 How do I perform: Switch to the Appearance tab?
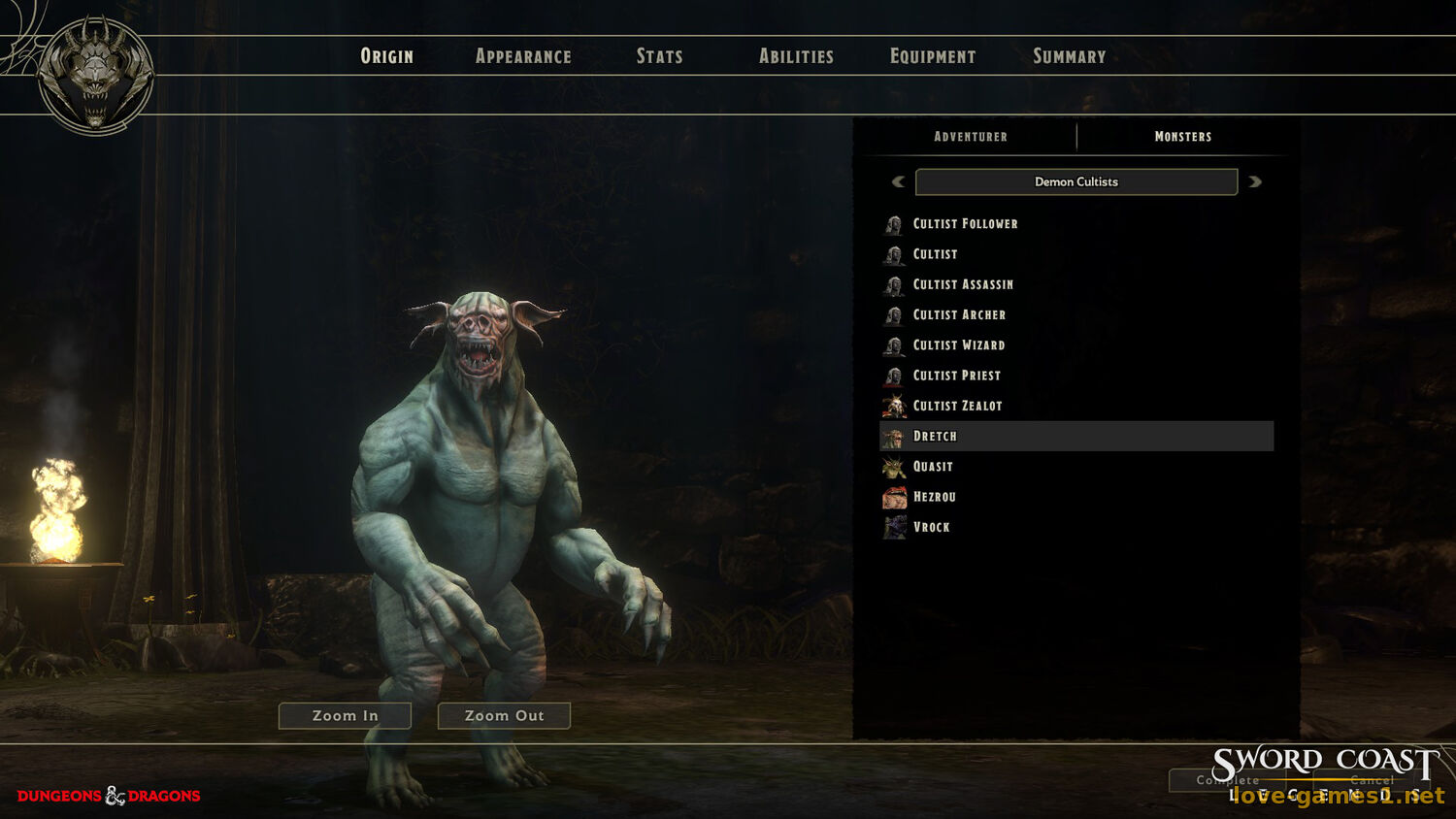pyautogui.click(x=523, y=56)
